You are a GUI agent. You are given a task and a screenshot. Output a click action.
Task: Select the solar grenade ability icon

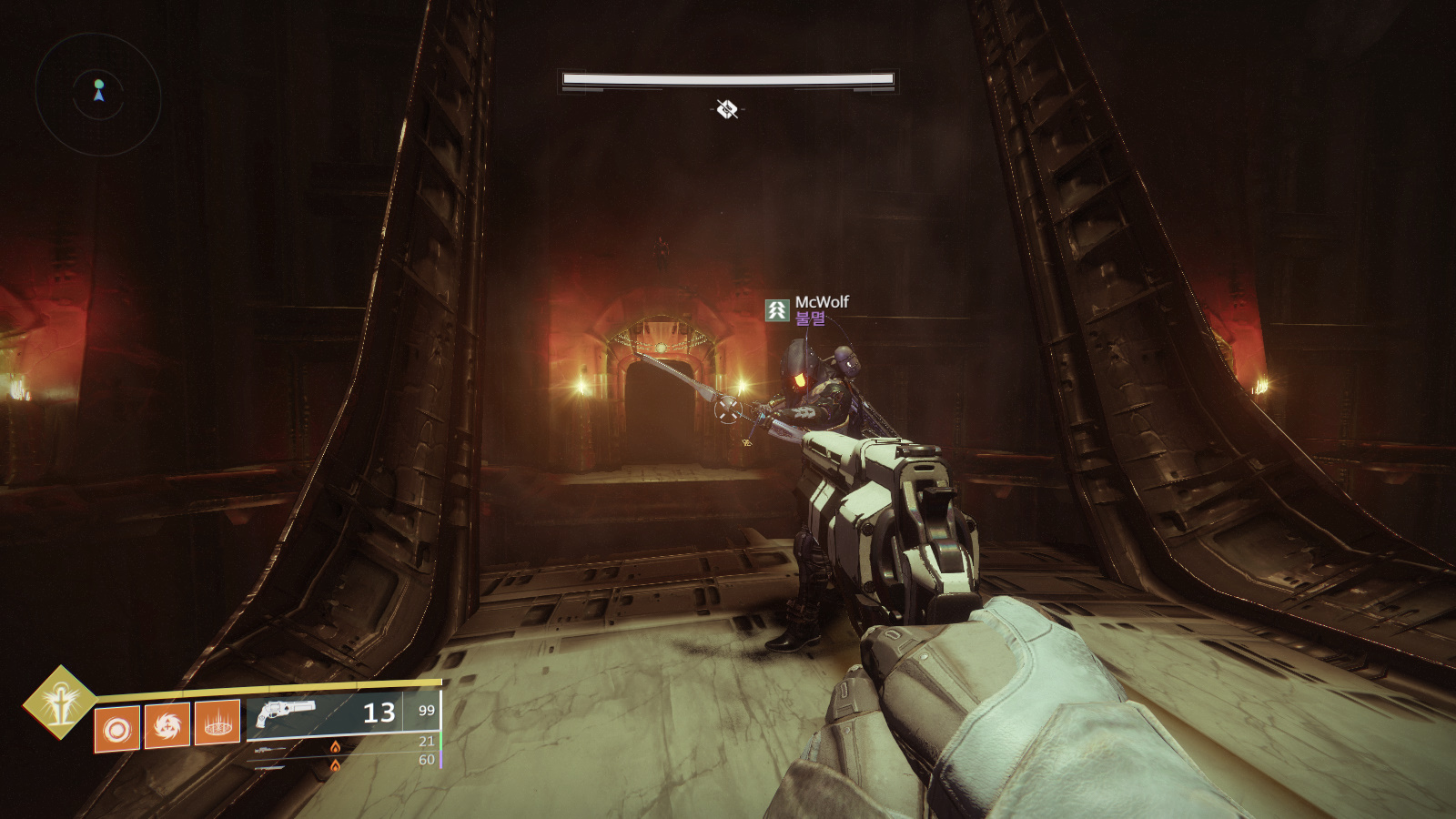pyautogui.click(x=117, y=729)
